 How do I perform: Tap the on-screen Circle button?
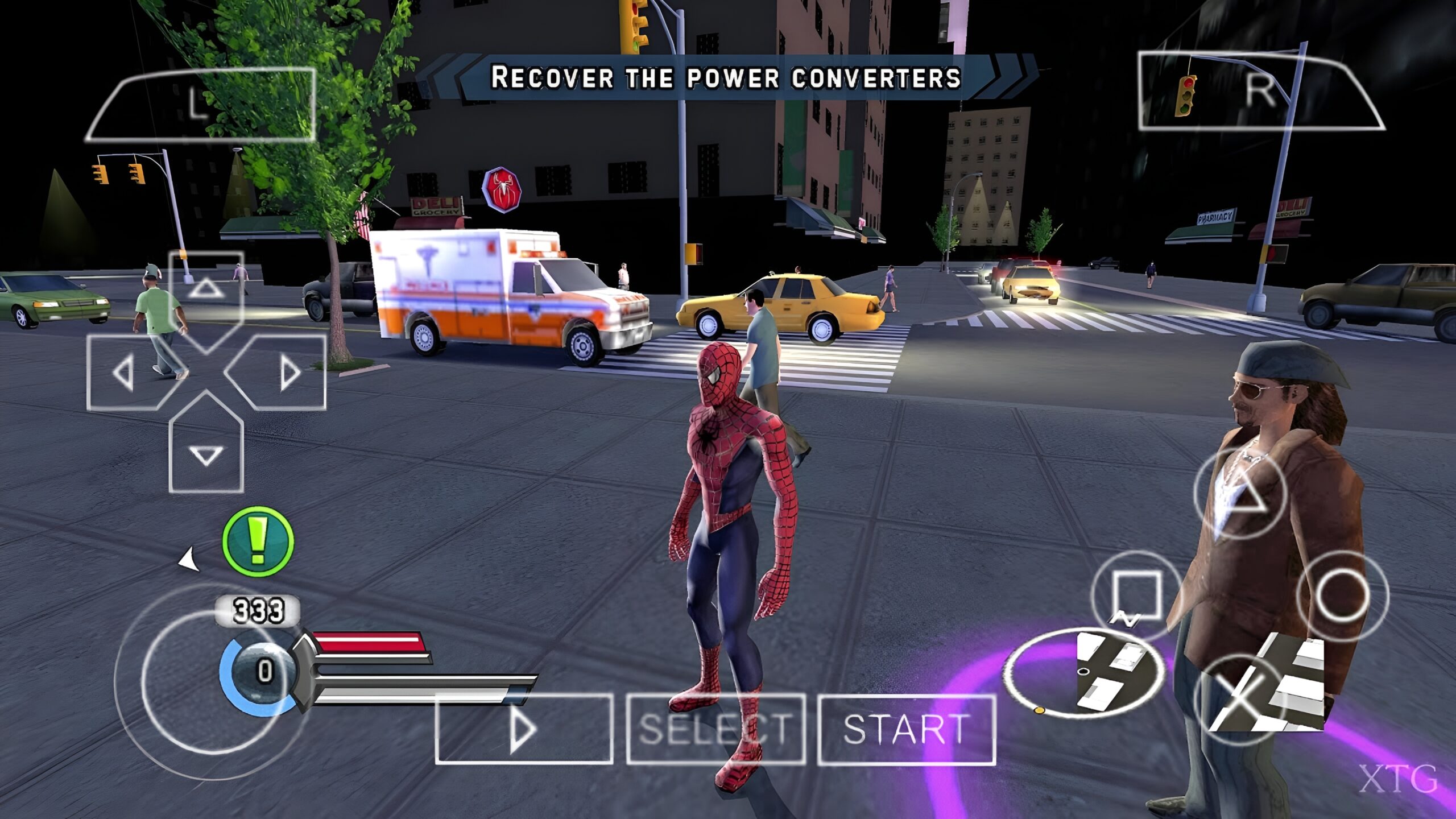[1342, 595]
